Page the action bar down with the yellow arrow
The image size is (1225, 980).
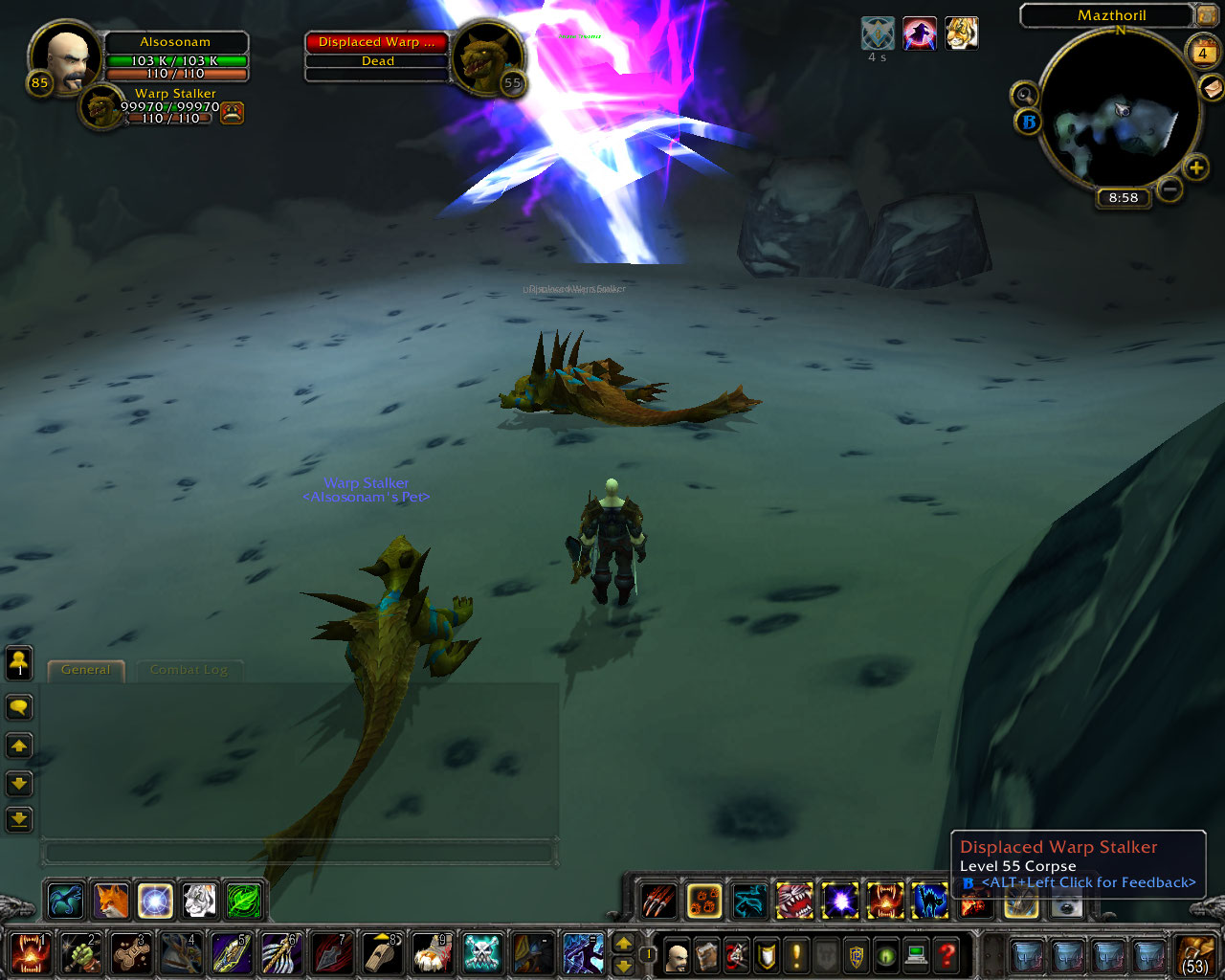click(x=623, y=967)
